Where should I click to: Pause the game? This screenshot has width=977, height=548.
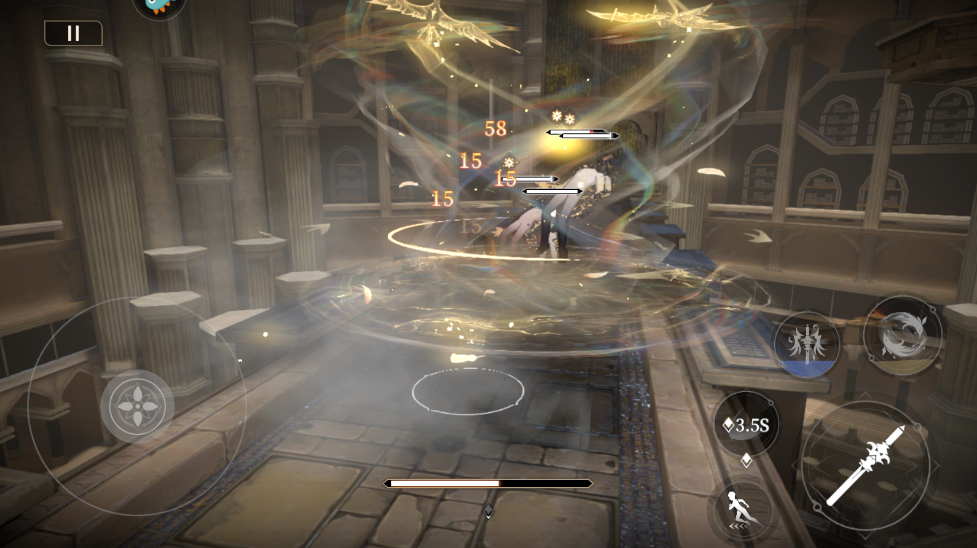click(73, 33)
